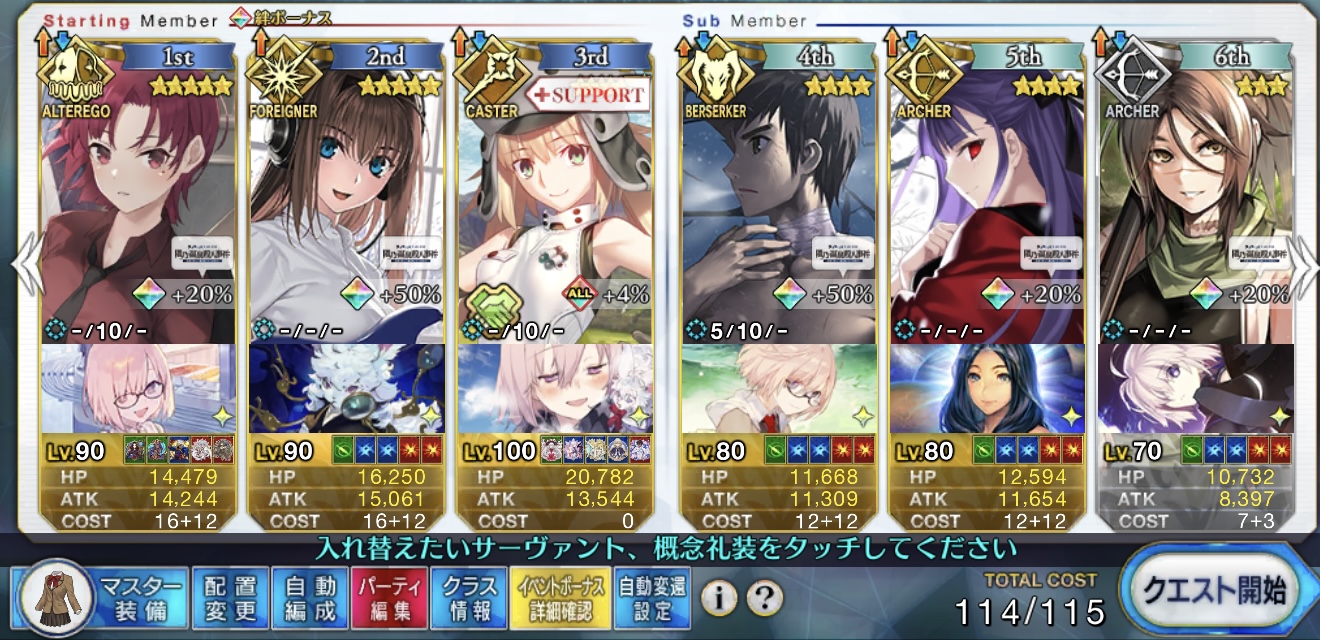Select the 6th slot Archer servant card
The width and height of the screenshot is (1320, 640).
click(x=1196, y=200)
